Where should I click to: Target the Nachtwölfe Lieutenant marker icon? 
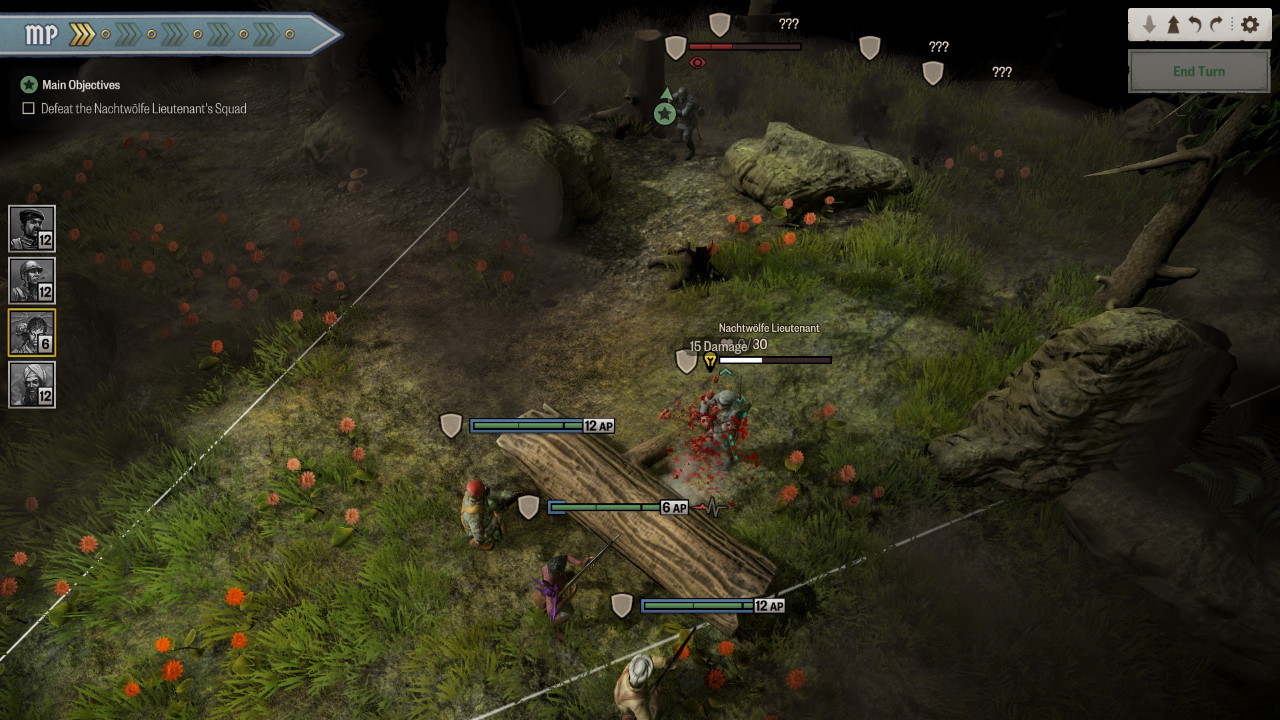pos(710,361)
